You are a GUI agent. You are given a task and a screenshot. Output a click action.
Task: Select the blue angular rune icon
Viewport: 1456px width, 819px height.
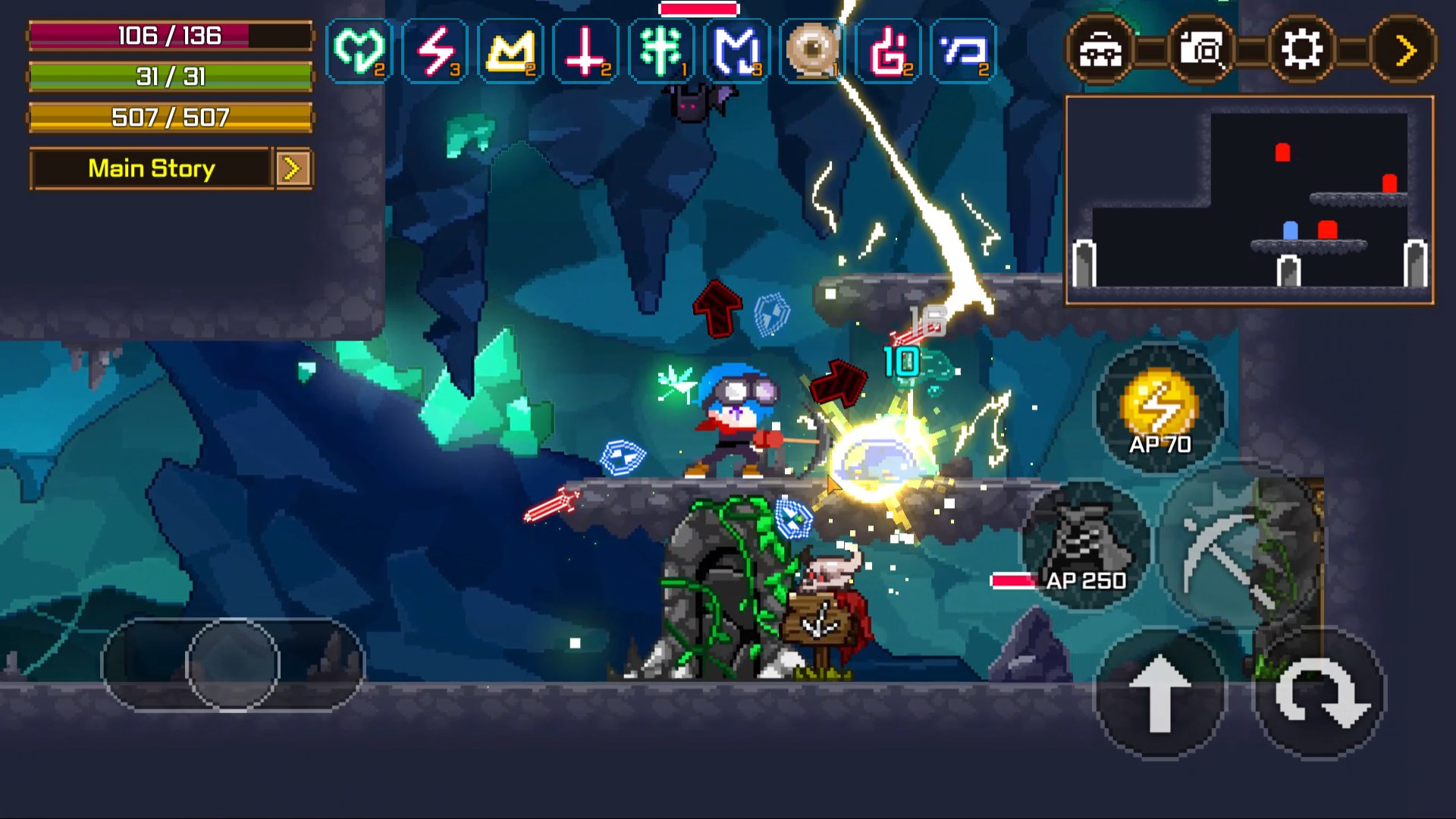963,51
